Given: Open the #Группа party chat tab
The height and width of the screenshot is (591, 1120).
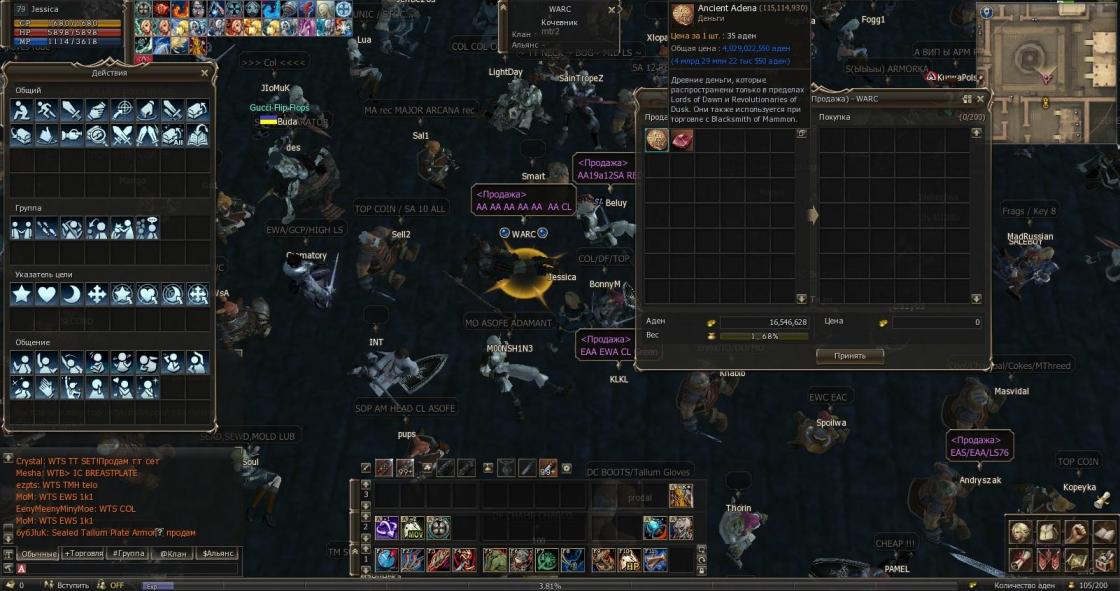Looking at the screenshot, I should 129,553.
